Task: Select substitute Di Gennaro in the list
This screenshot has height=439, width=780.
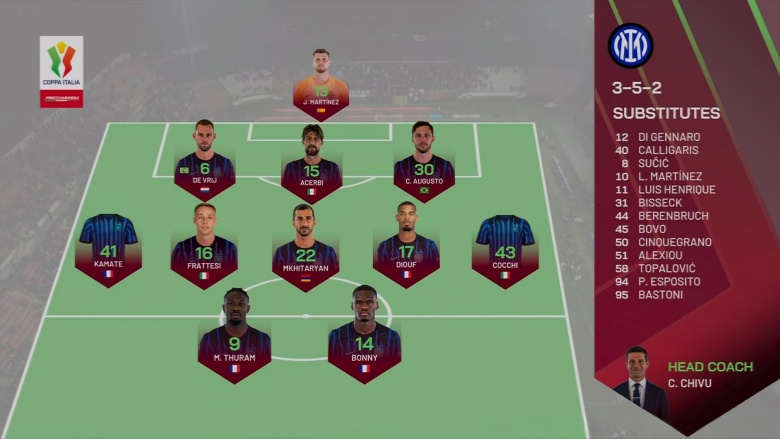Action: 668,137
